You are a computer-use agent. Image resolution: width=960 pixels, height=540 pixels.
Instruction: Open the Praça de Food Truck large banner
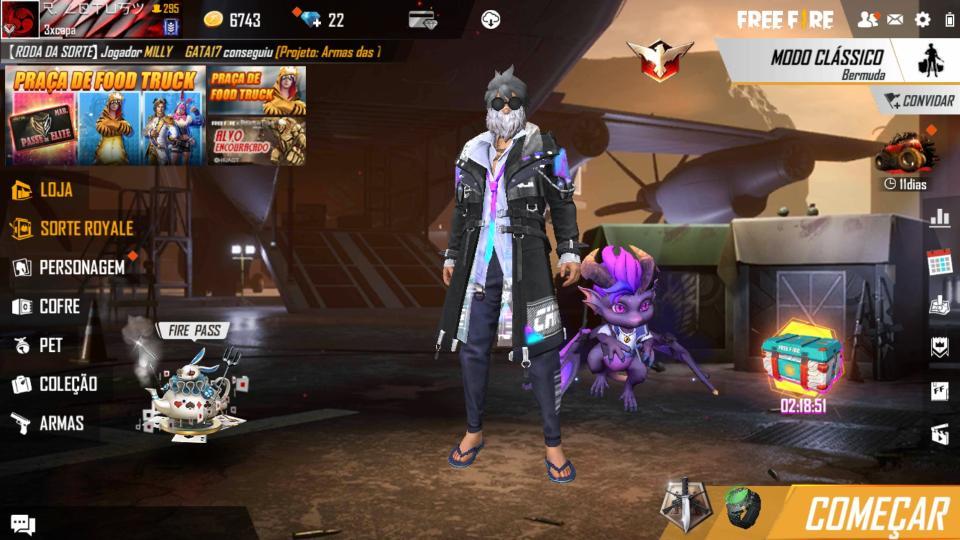pyautogui.click(x=105, y=115)
